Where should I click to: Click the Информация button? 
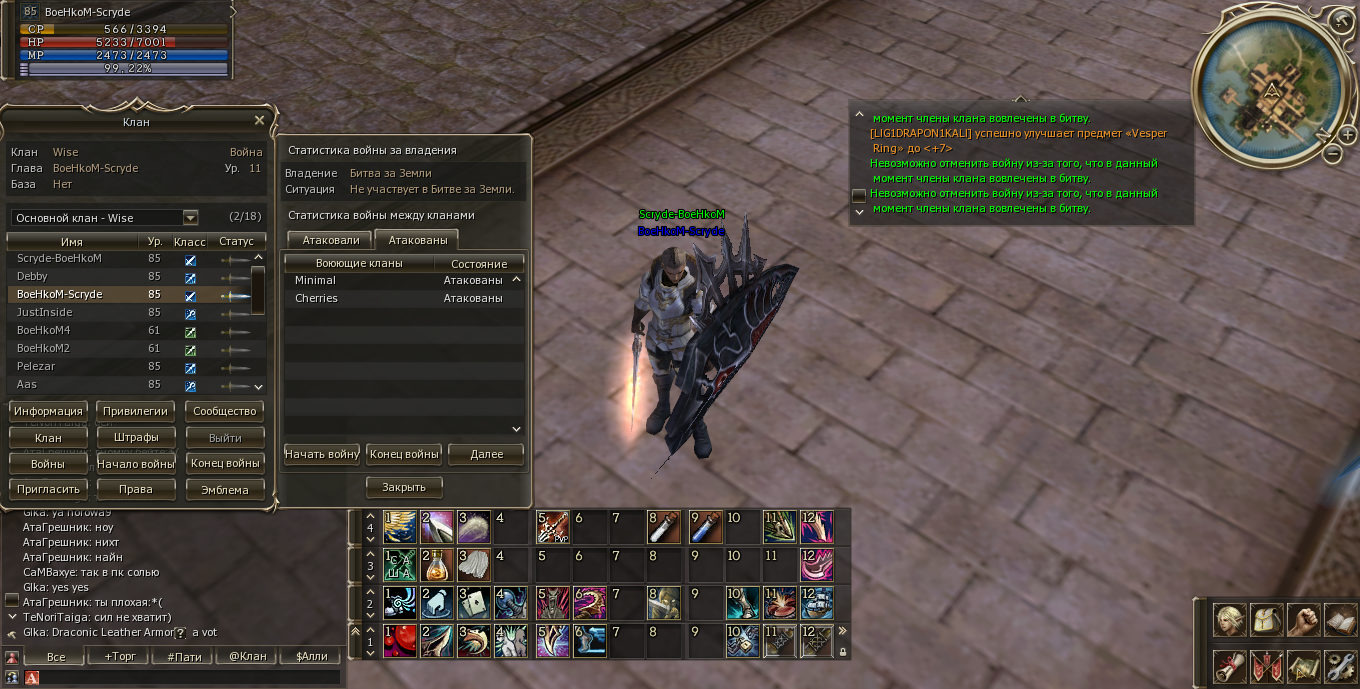[x=48, y=411]
